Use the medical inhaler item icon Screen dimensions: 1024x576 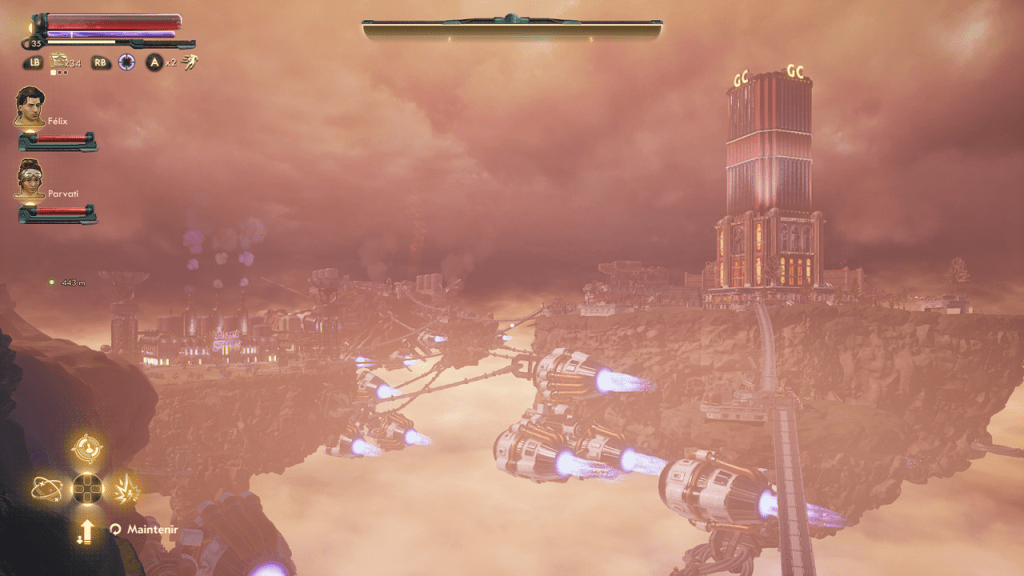59,61
